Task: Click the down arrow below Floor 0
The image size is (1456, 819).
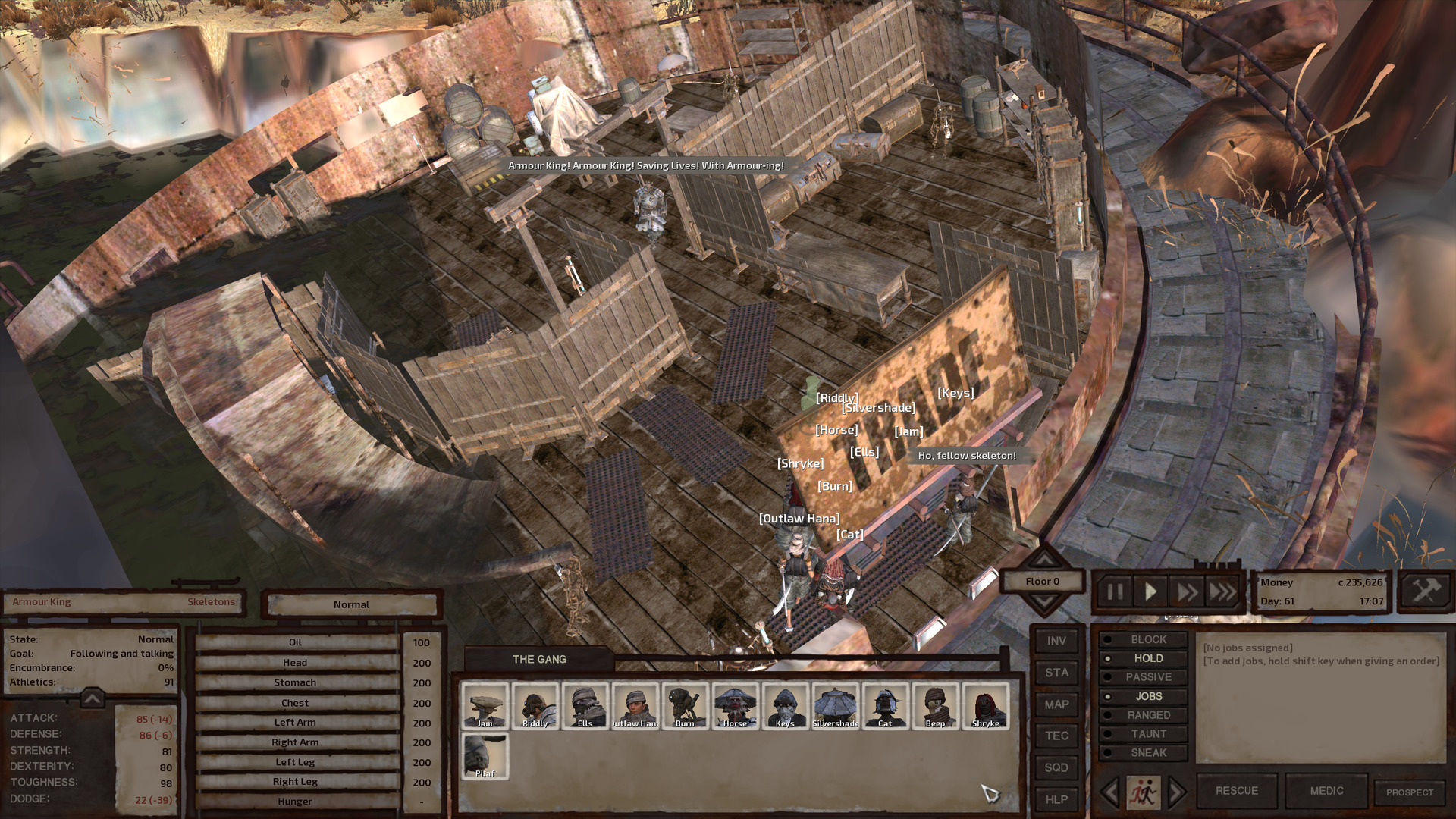Action: point(1044,601)
